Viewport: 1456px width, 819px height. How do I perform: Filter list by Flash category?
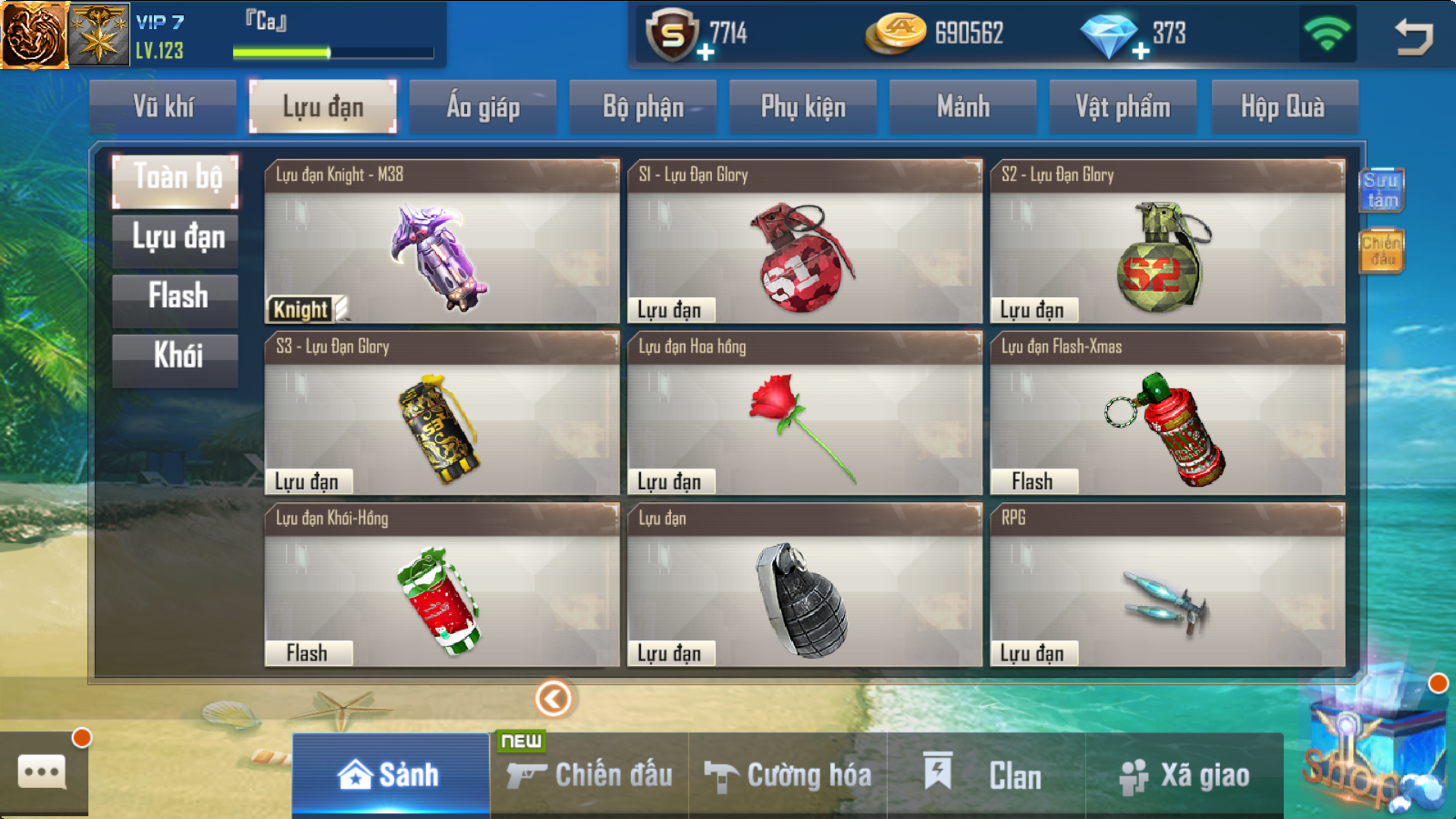[176, 297]
